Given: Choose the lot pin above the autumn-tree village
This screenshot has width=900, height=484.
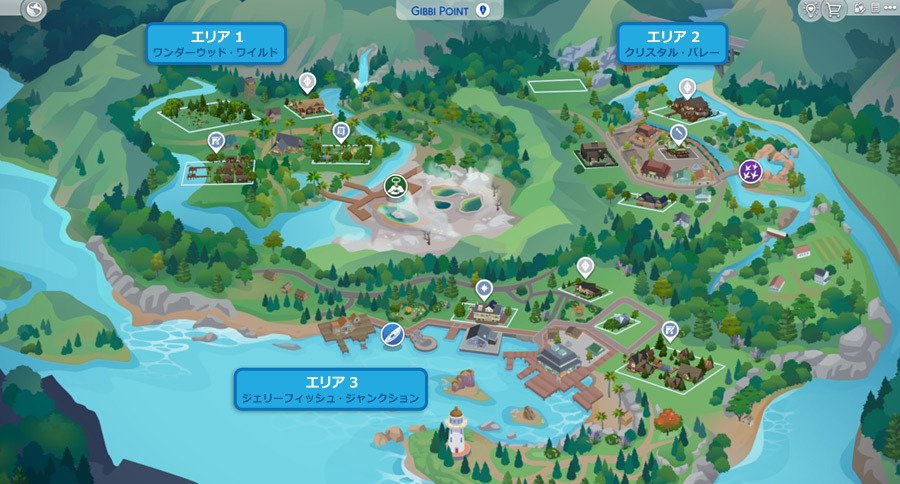Looking at the screenshot, I should [x=670, y=330].
